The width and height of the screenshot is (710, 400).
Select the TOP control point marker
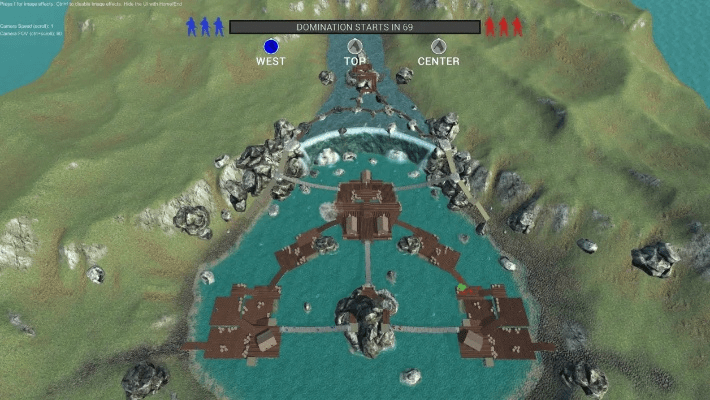[x=354, y=46]
